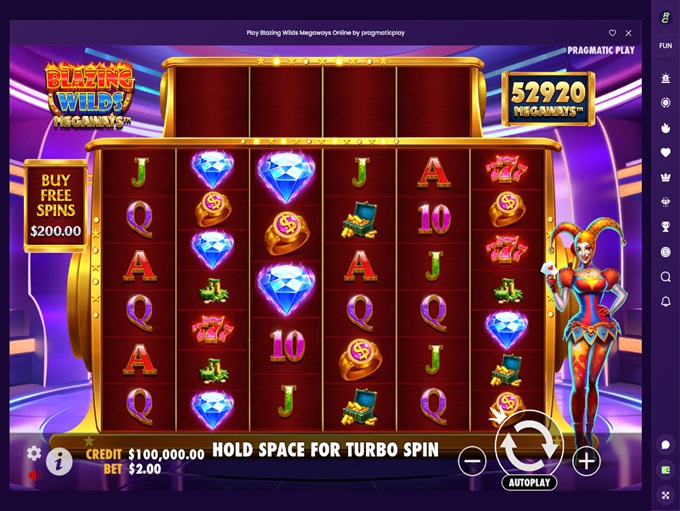680x511 pixels.
Task: Switch the FUN mode toggle in sidebar
Action: pyautogui.click(x=665, y=46)
